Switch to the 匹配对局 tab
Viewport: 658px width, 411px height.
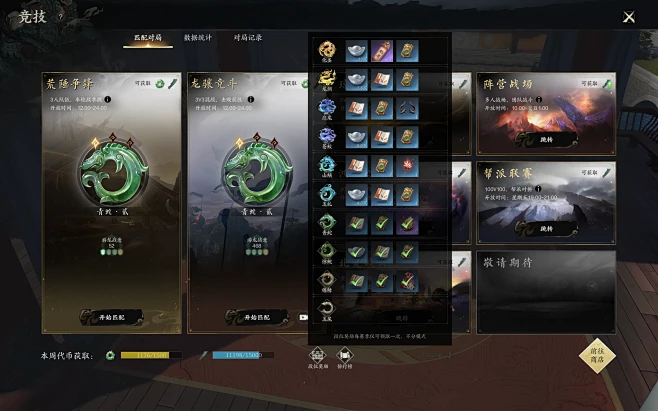147,38
